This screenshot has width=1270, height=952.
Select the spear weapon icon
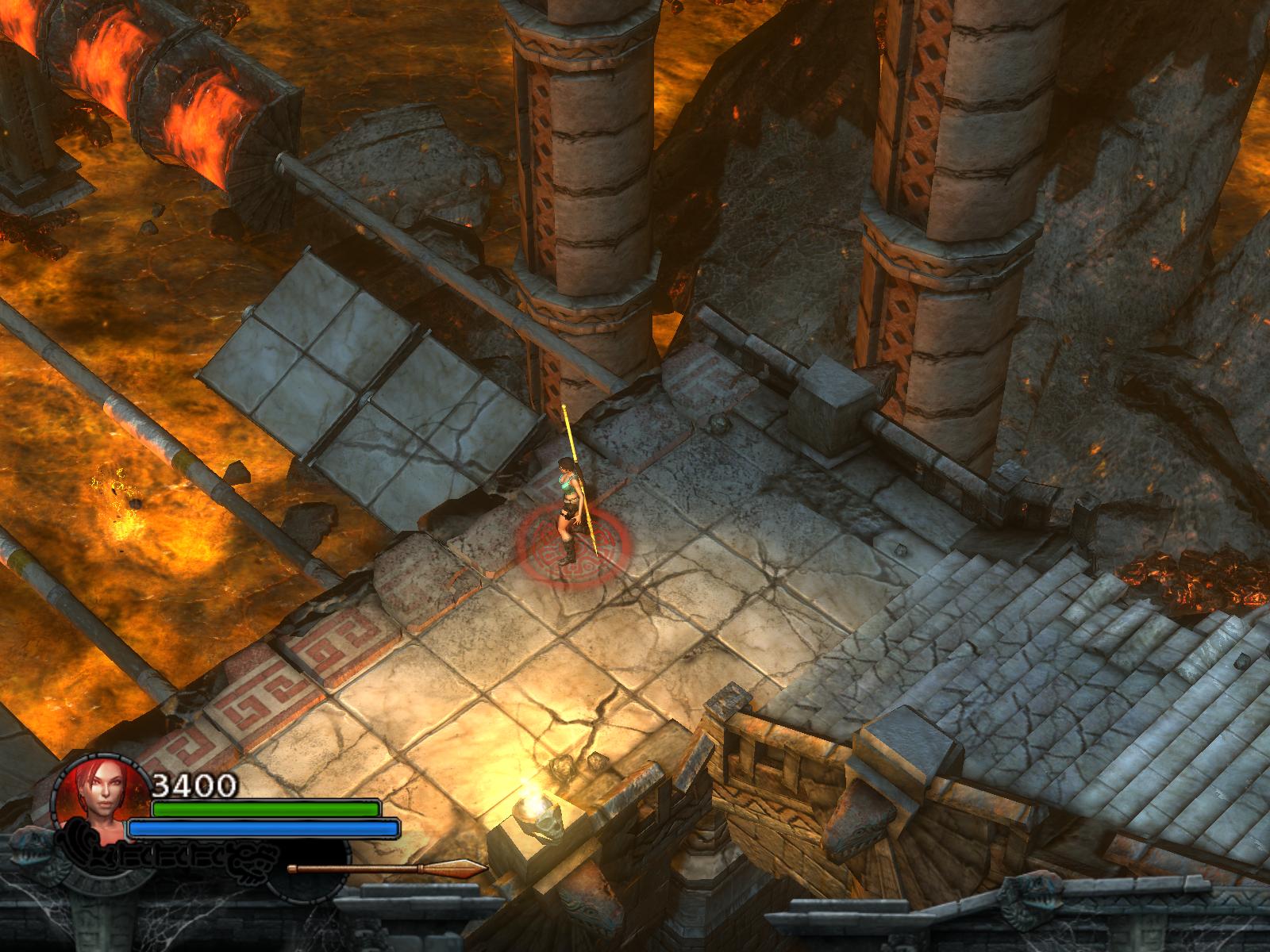387,869
